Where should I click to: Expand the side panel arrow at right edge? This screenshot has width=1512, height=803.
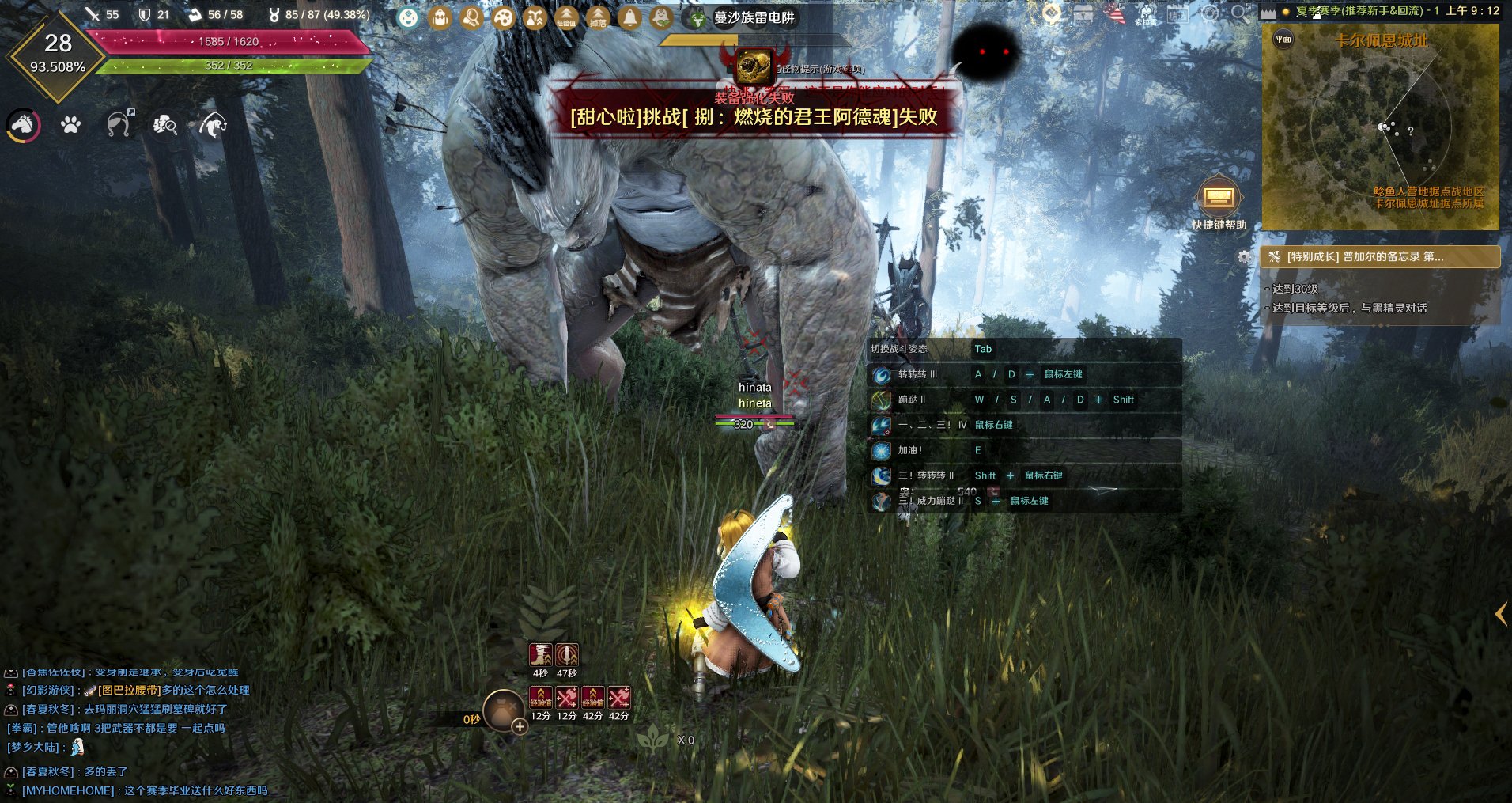coord(1500,614)
